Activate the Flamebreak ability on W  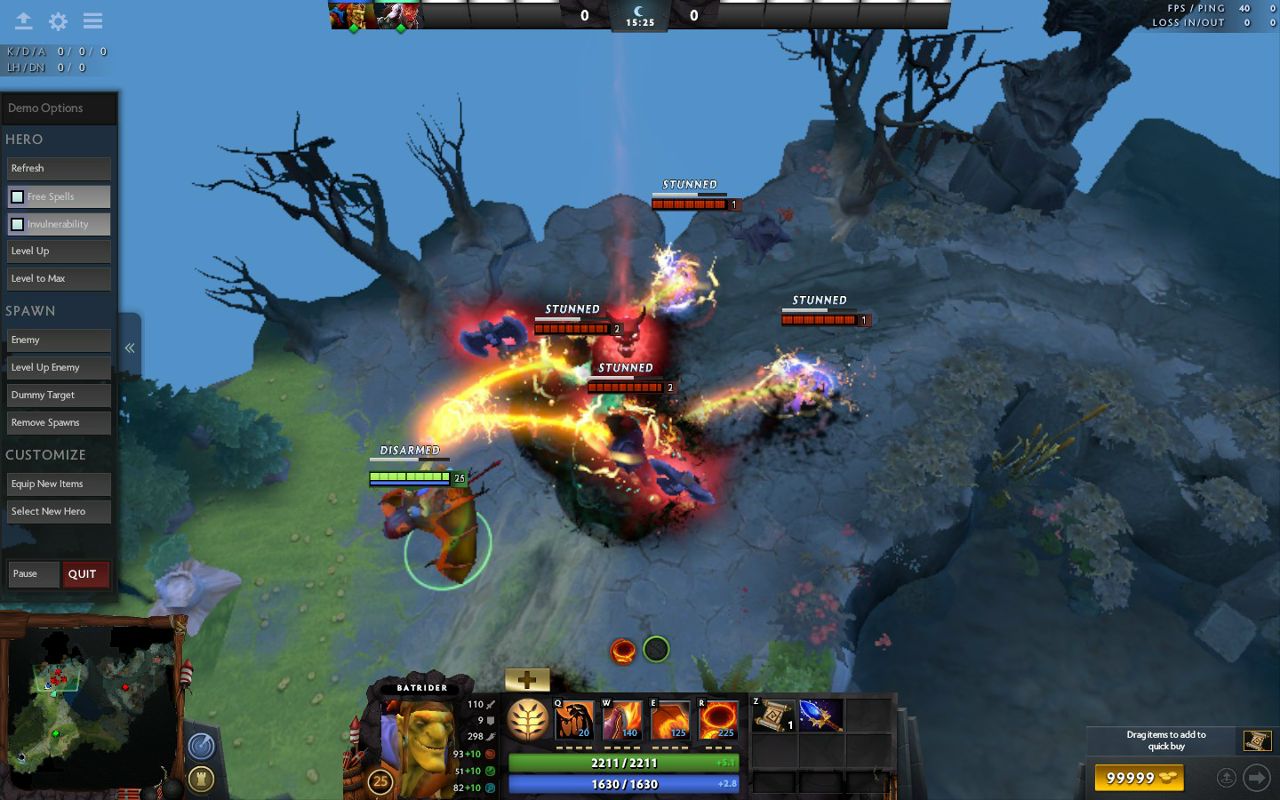coord(621,720)
